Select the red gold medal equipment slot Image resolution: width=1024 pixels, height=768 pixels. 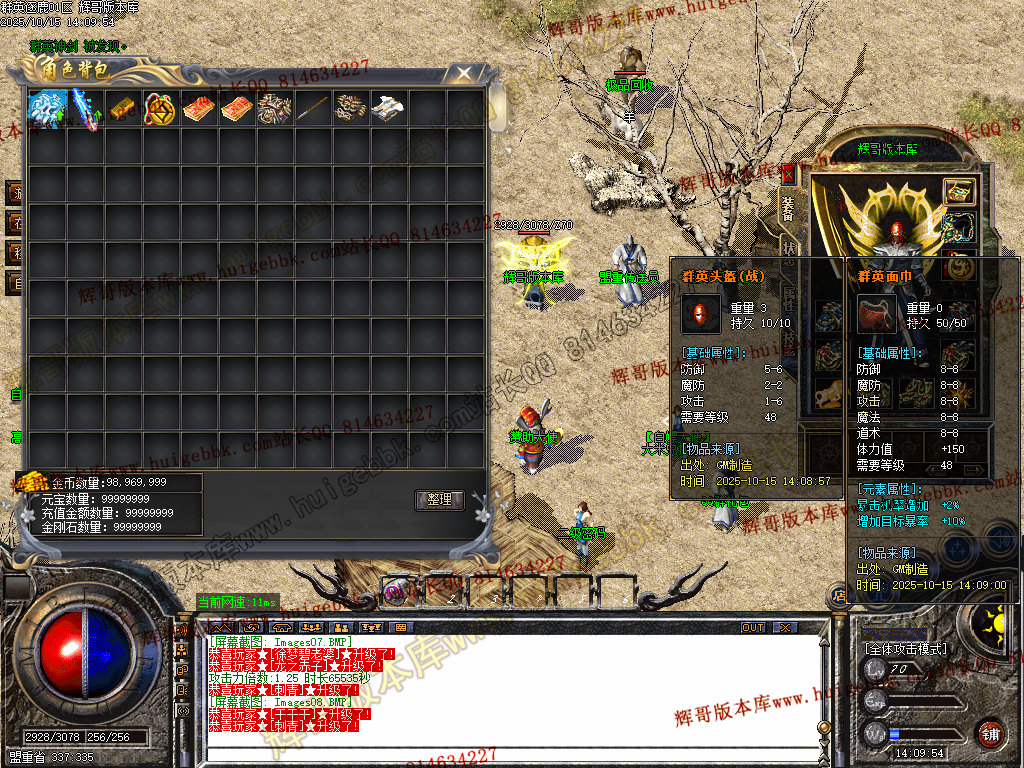(x=961, y=264)
